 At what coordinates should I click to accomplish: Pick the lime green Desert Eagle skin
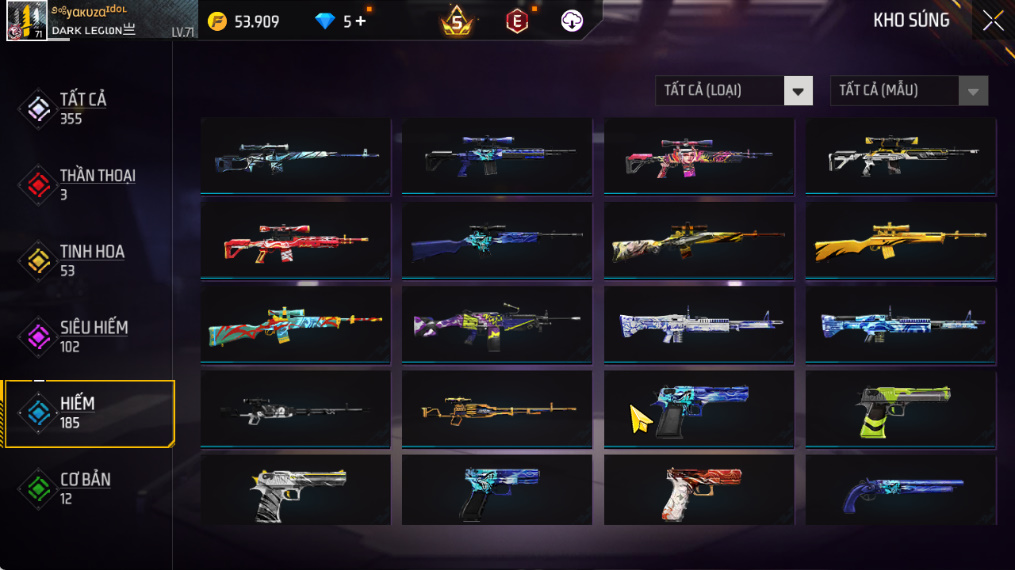[x=900, y=410]
